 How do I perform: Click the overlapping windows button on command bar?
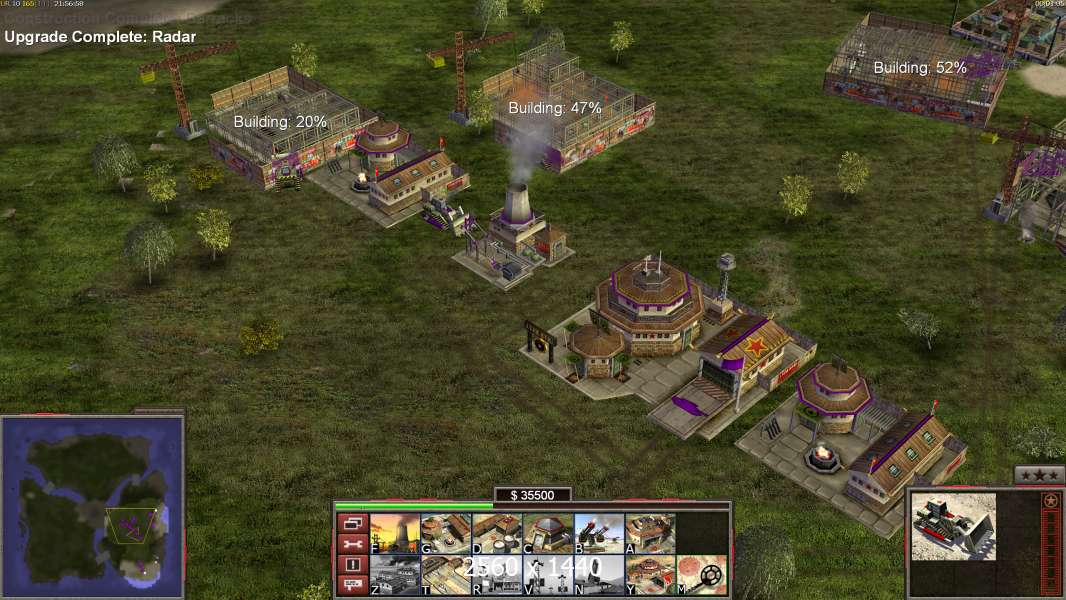coord(352,523)
